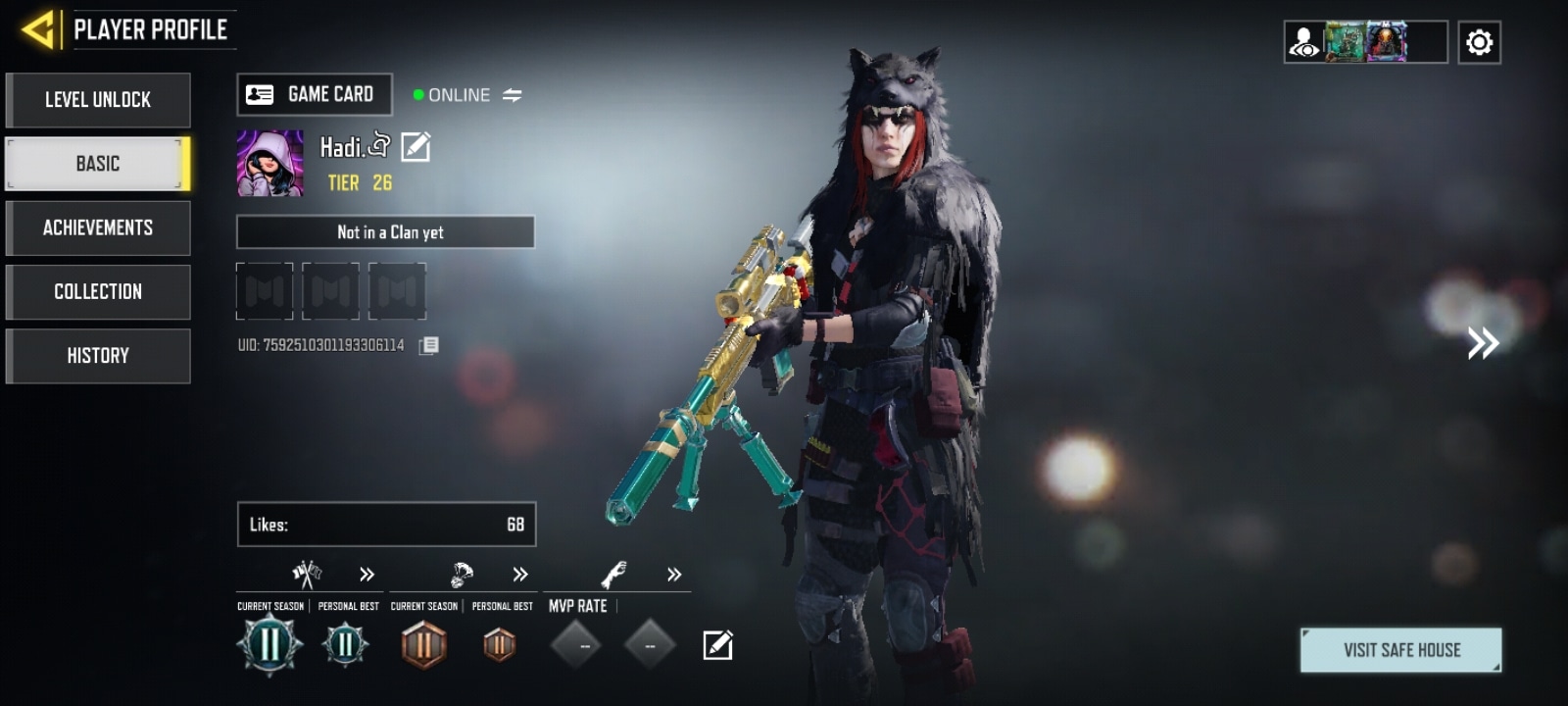Image resolution: width=1568 pixels, height=706 pixels.
Task: Visit the Safe House
Action: click(x=1400, y=650)
